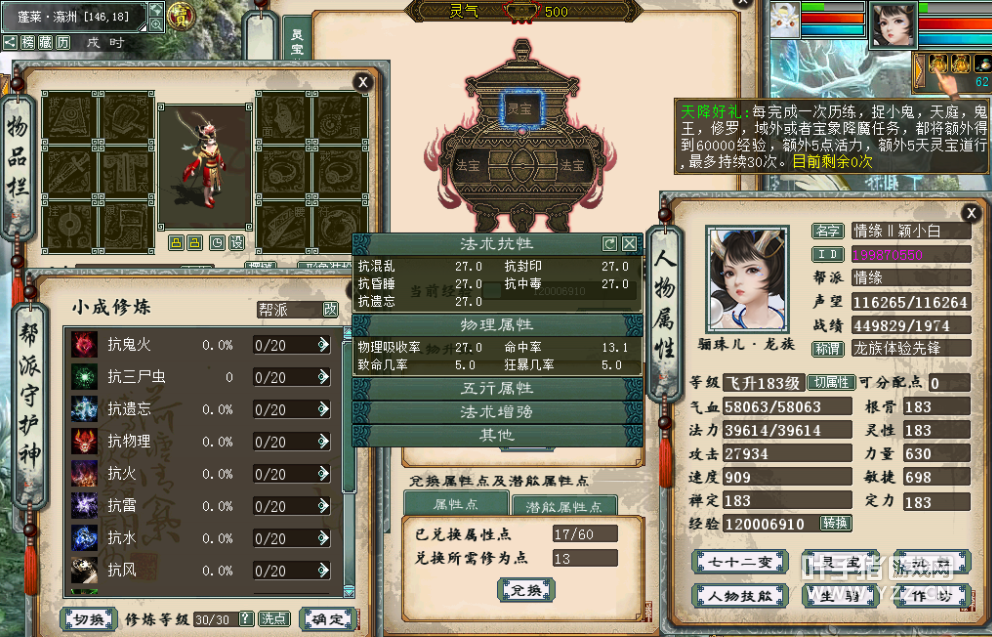Close the 物品栏 inventory panel
This screenshot has width=992, height=637.
point(363,82)
